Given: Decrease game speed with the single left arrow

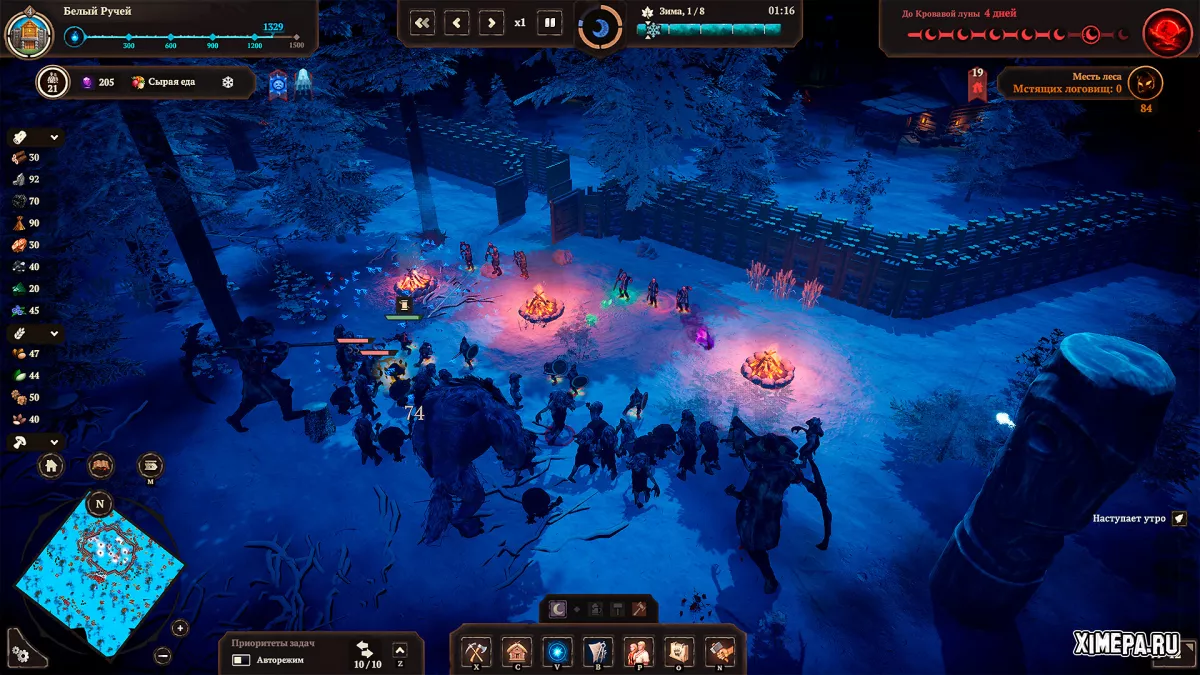Looking at the screenshot, I should tap(457, 22).
